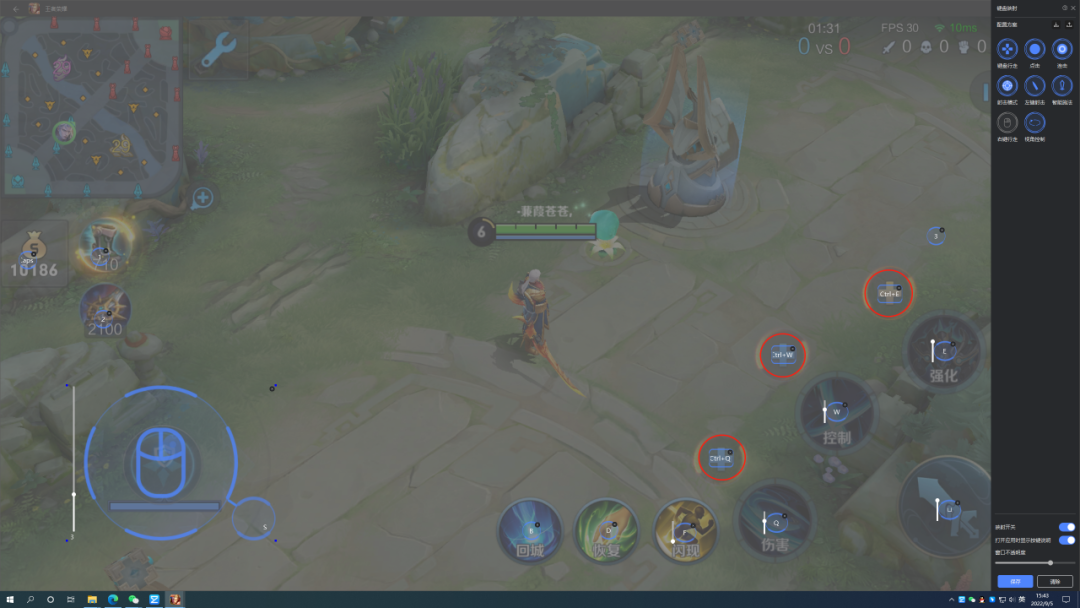Buy the recommended item costing 2100

point(104,310)
